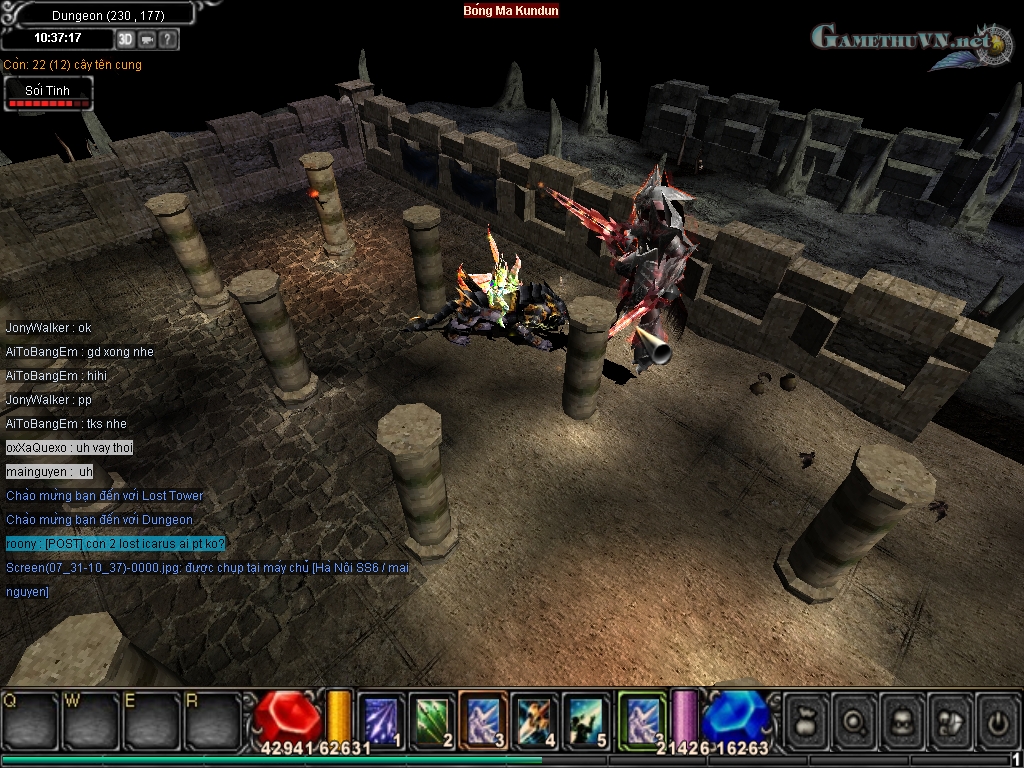The height and width of the screenshot is (768, 1024).
Task: Activate the skill in hotkey slot 1
Action: point(381,718)
